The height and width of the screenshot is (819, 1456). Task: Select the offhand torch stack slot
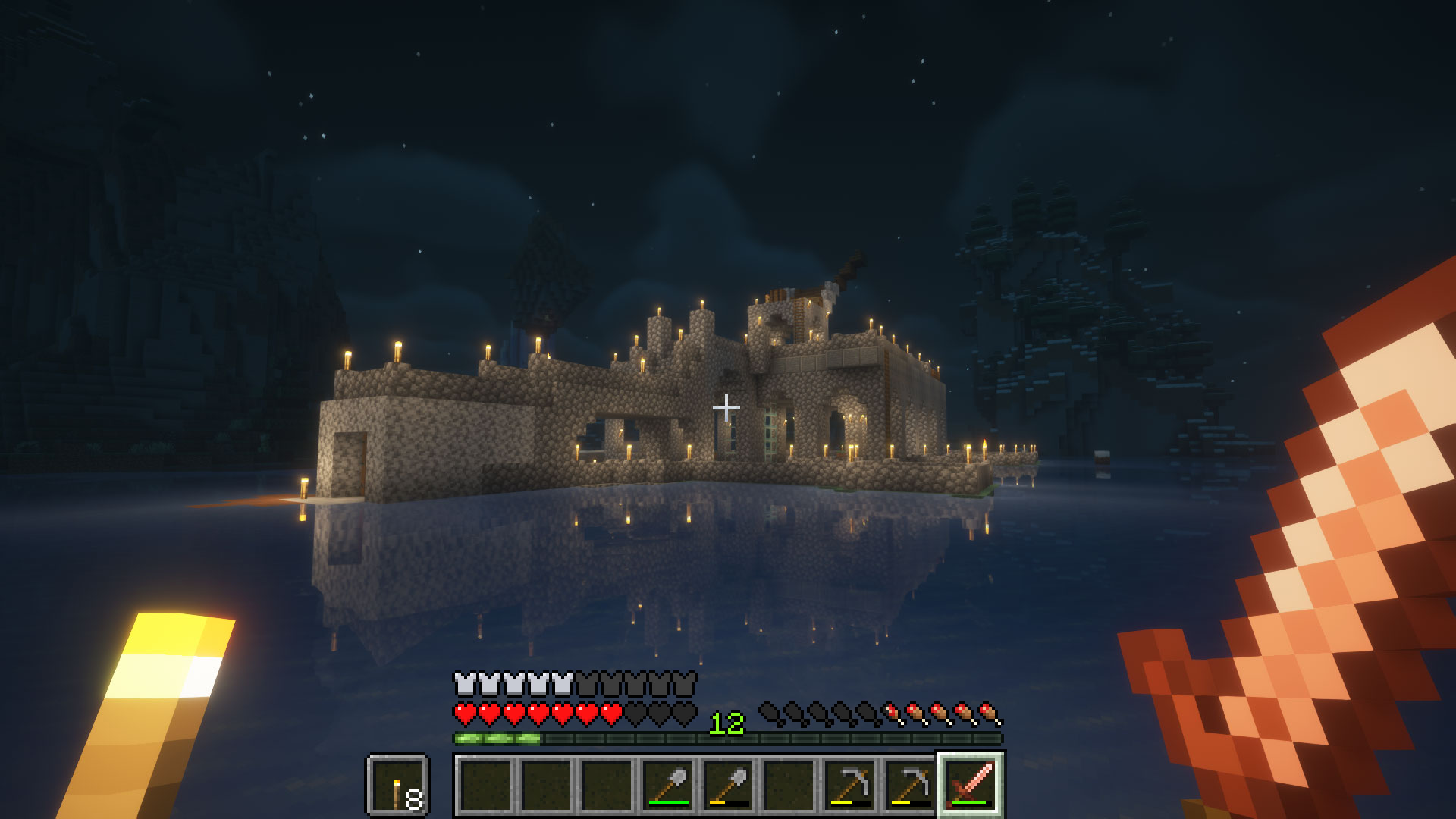click(398, 785)
